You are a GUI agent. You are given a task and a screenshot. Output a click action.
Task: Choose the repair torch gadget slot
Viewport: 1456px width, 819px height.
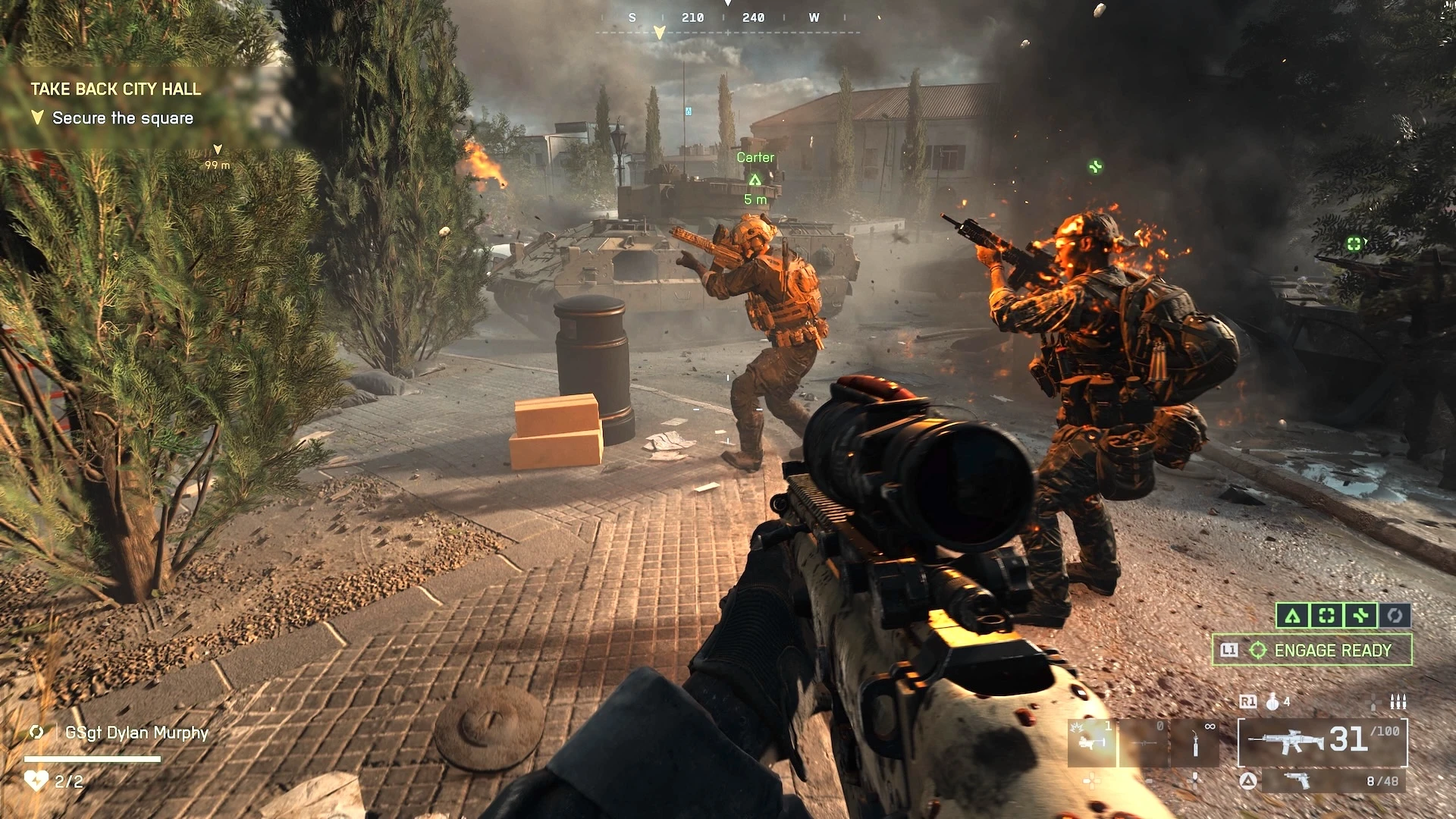pos(1195,742)
